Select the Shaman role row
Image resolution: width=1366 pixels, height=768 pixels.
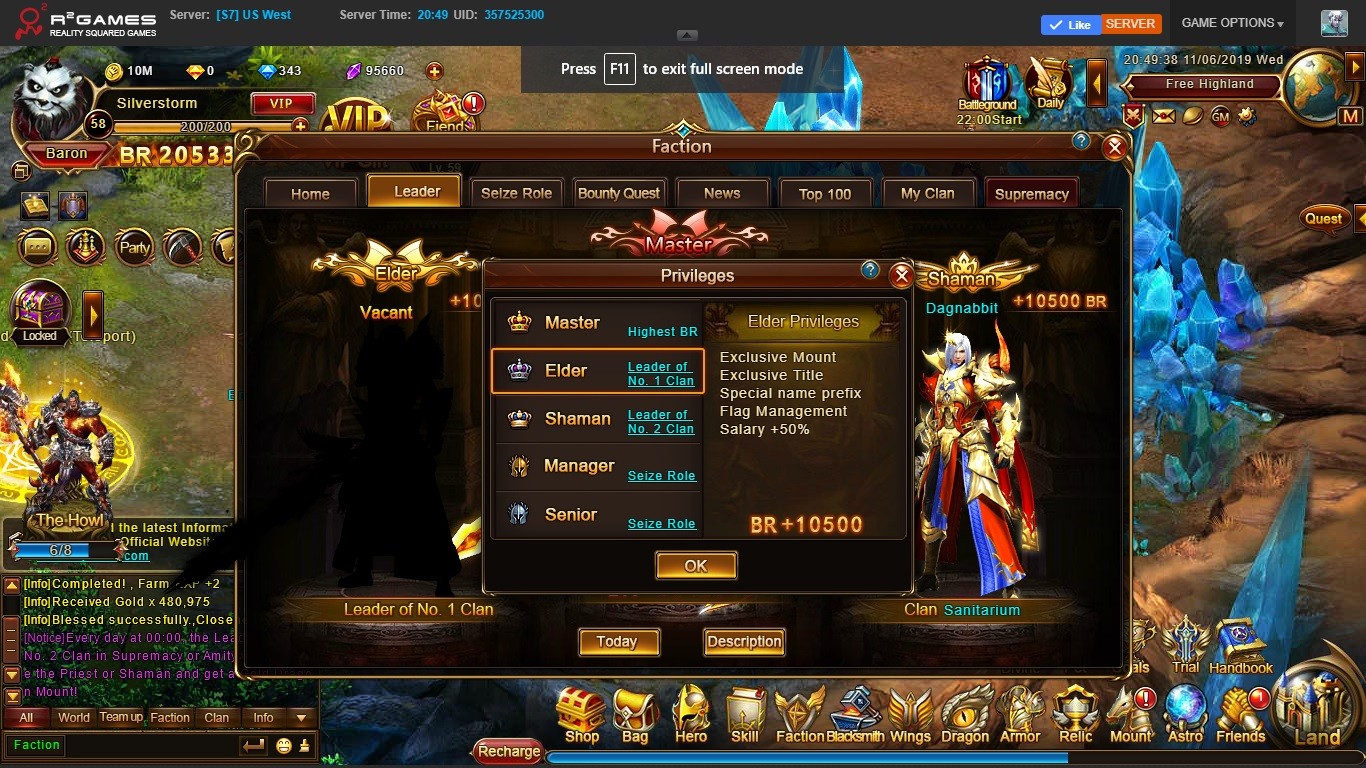597,419
